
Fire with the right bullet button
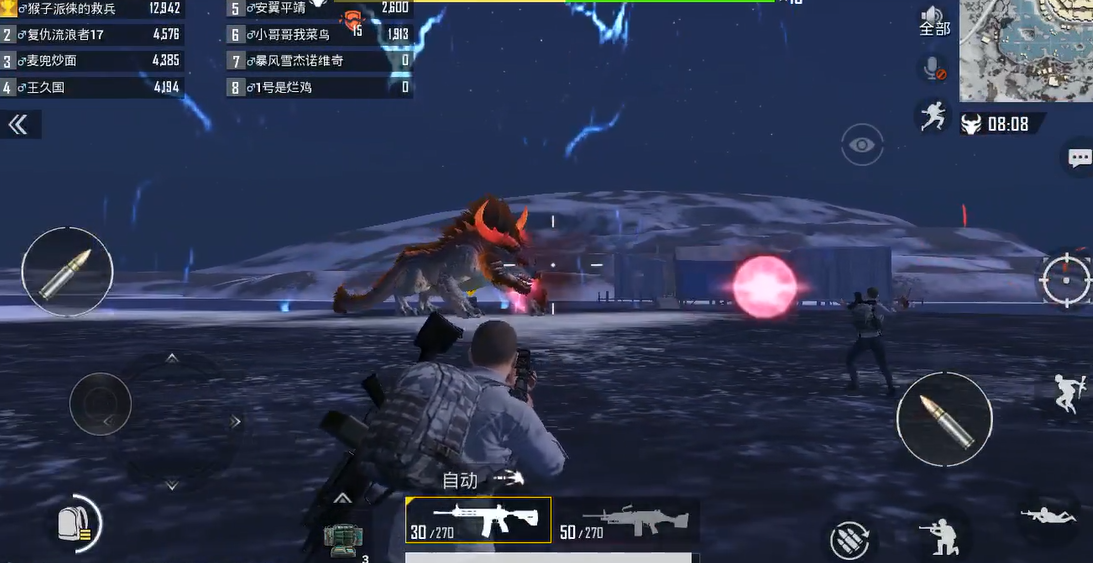point(944,419)
